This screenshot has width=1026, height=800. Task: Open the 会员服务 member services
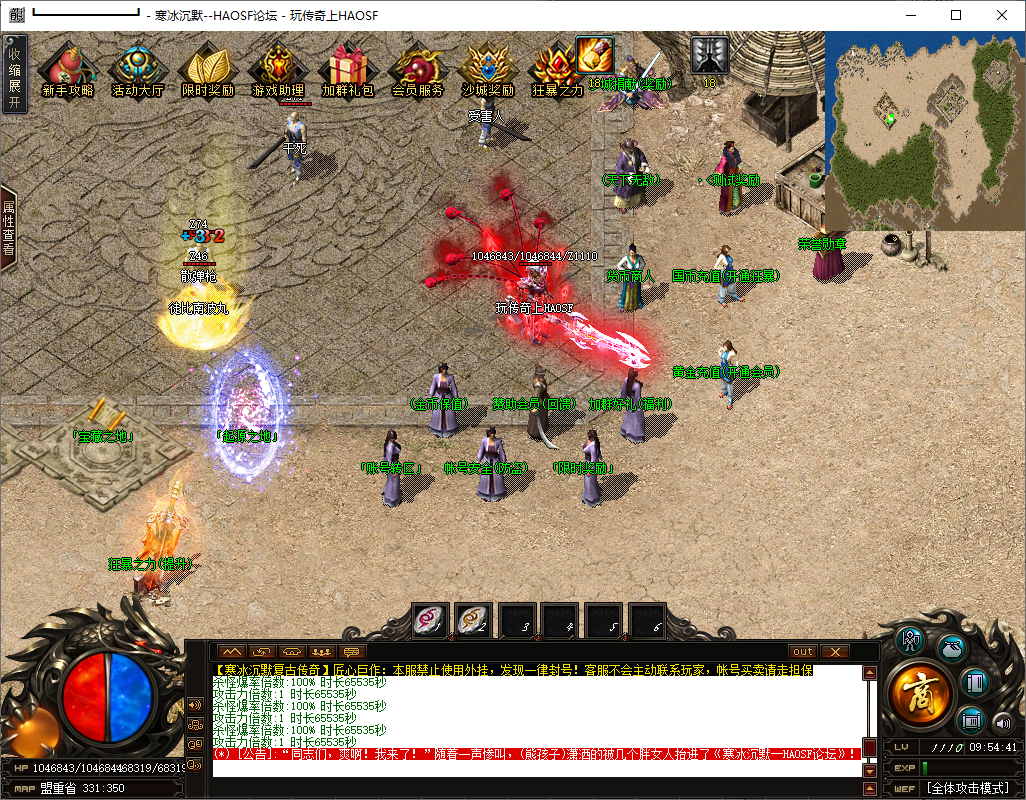pos(417,68)
